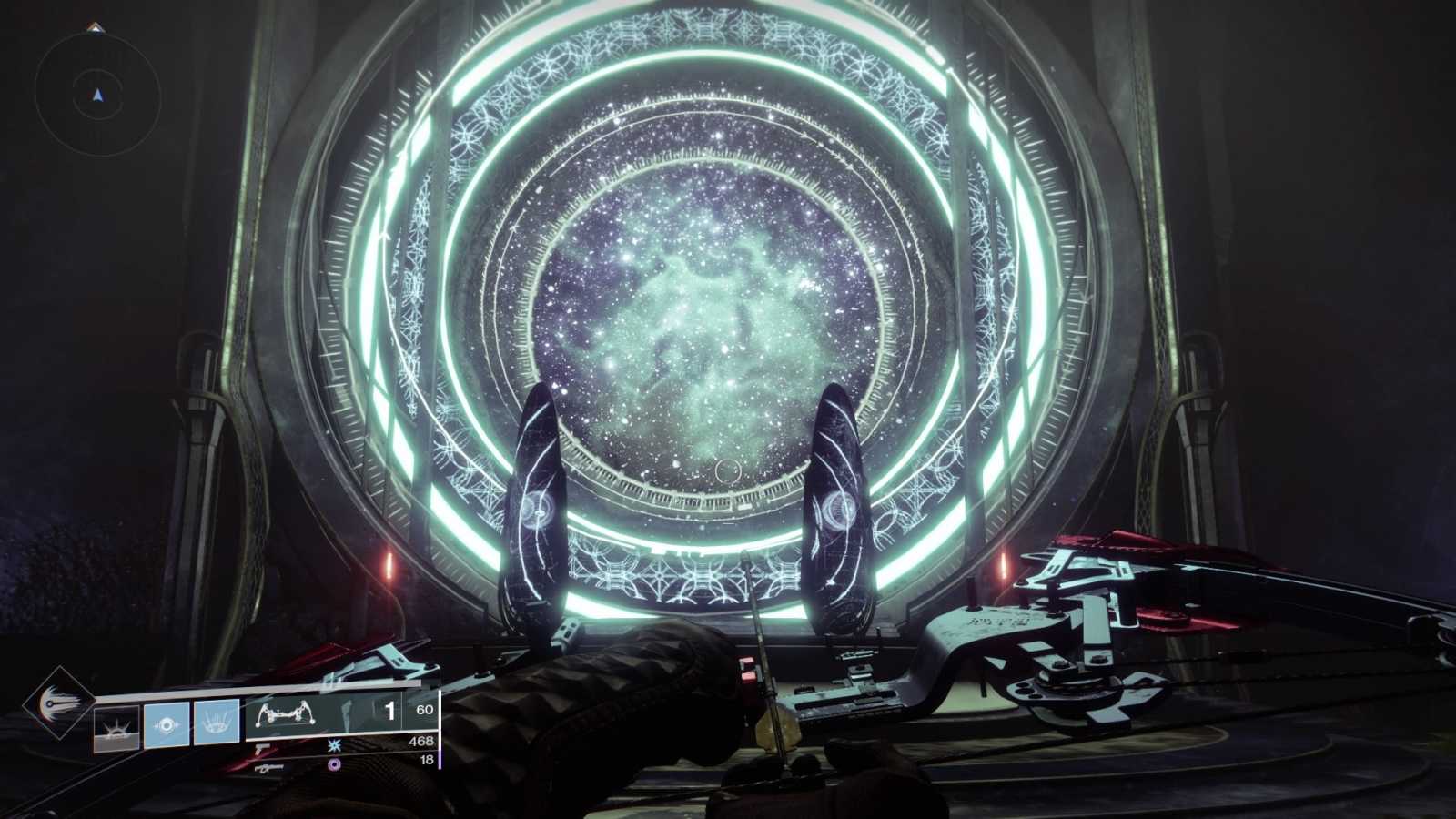Switch to the heavy weapon slot

coord(266,768)
